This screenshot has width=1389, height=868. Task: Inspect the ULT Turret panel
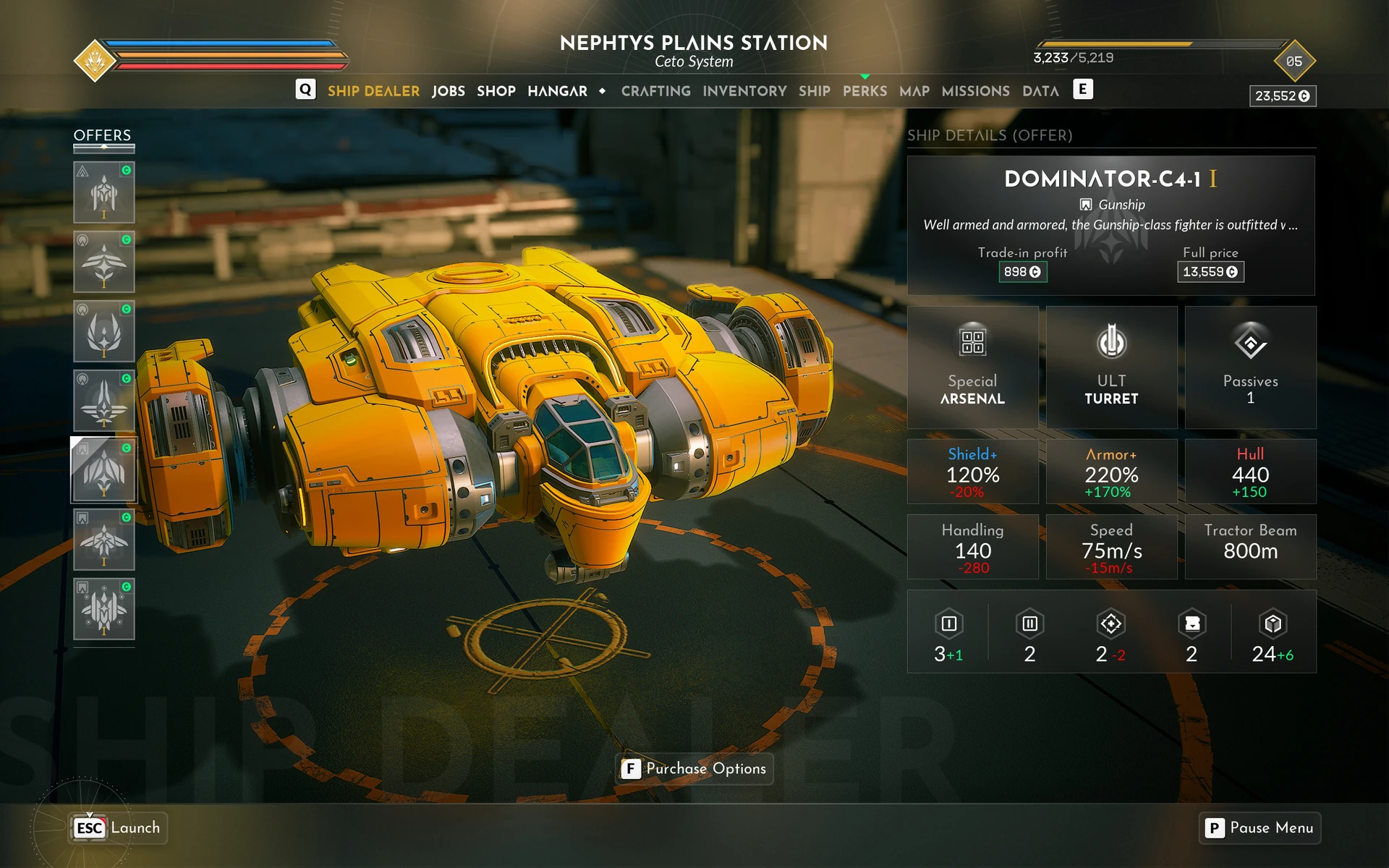[x=1111, y=367]
